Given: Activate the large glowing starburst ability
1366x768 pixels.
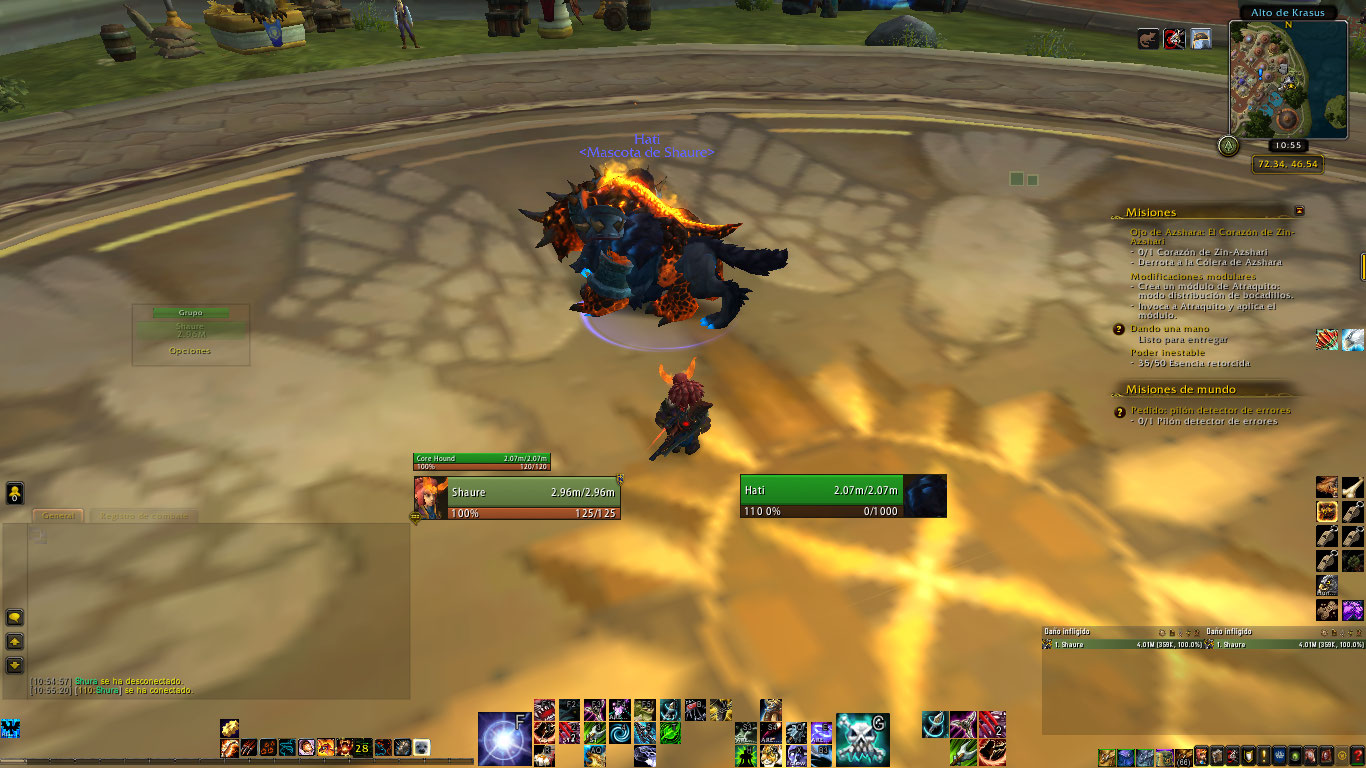Looking at the screenshot, I should pyautogui.click(x=504, y=738).
